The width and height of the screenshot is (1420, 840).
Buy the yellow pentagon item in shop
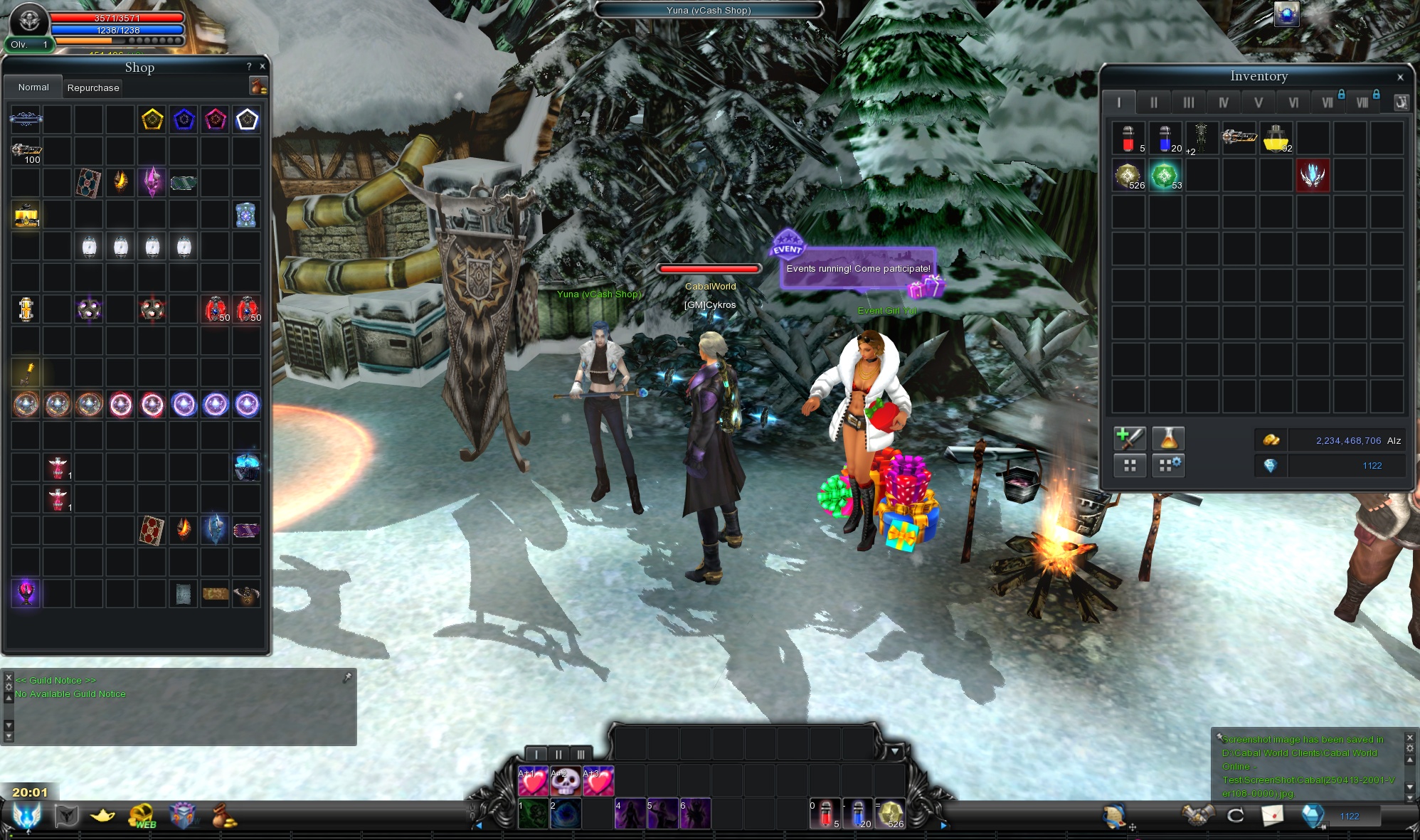click(152, 119)
